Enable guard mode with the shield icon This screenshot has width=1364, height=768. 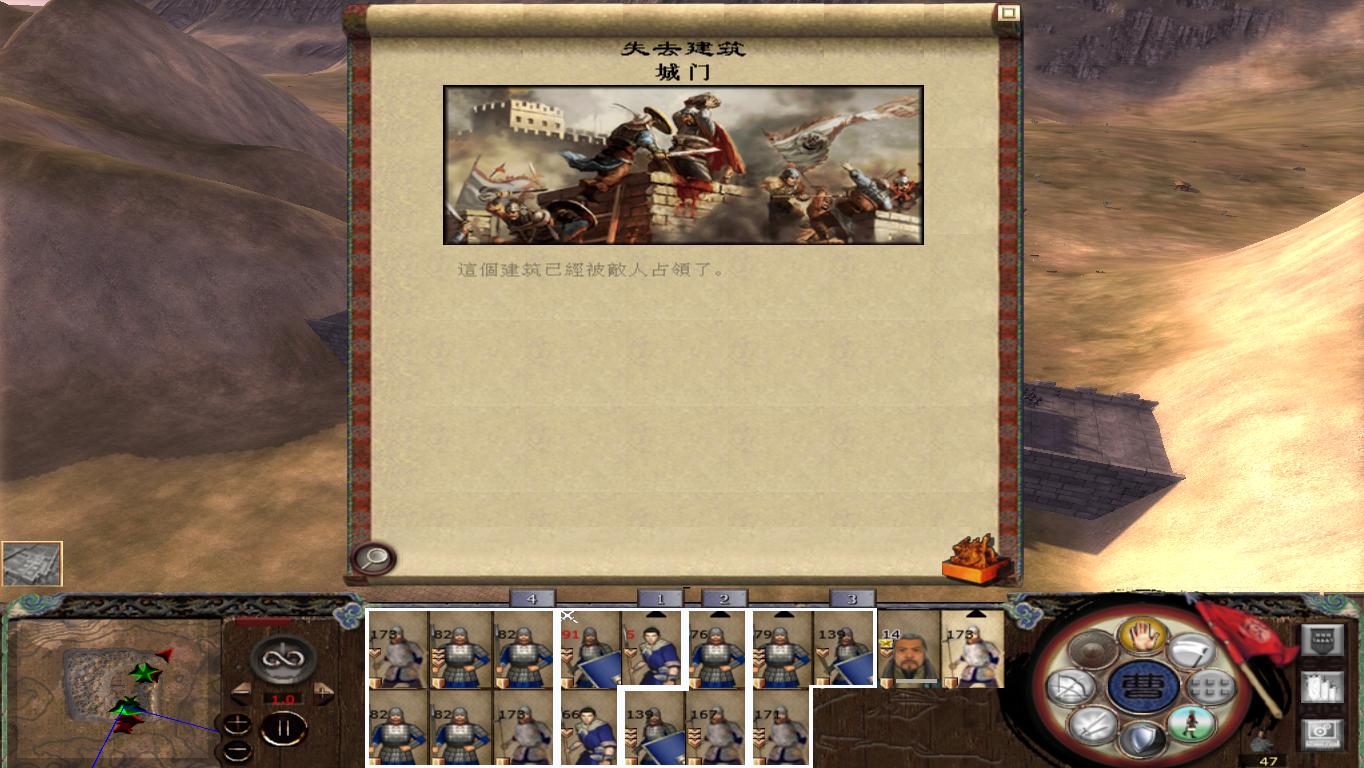pyautogui.click(x=1141, y=737)
